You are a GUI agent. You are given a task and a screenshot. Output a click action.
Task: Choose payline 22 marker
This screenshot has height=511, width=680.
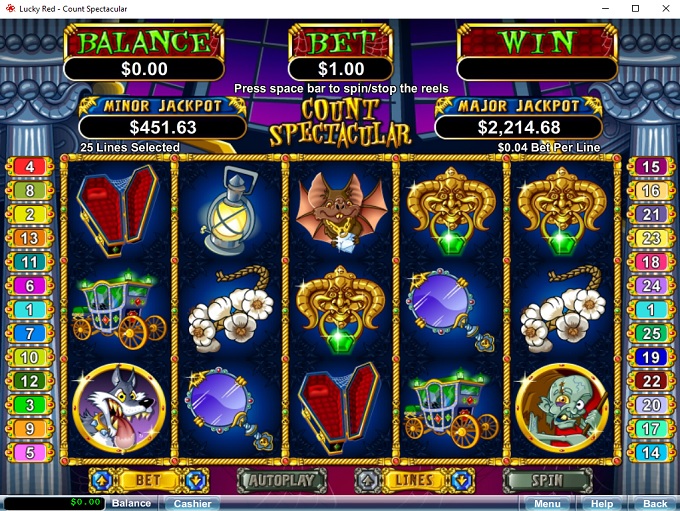pos(650,381)
